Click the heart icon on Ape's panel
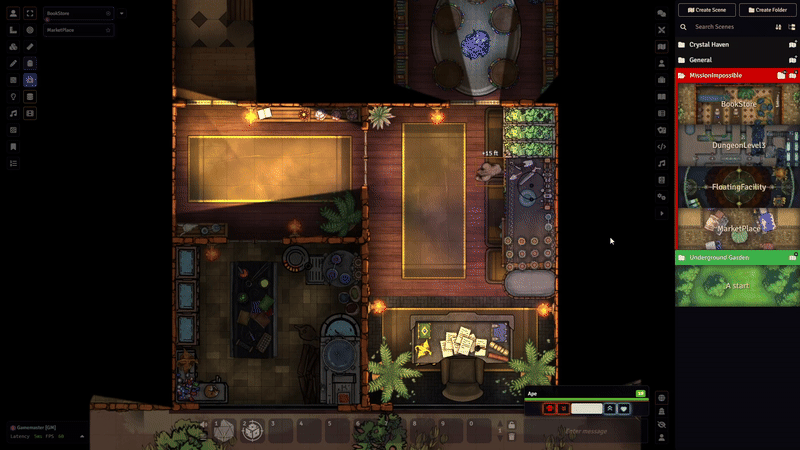800x450 pixels. 623,409
